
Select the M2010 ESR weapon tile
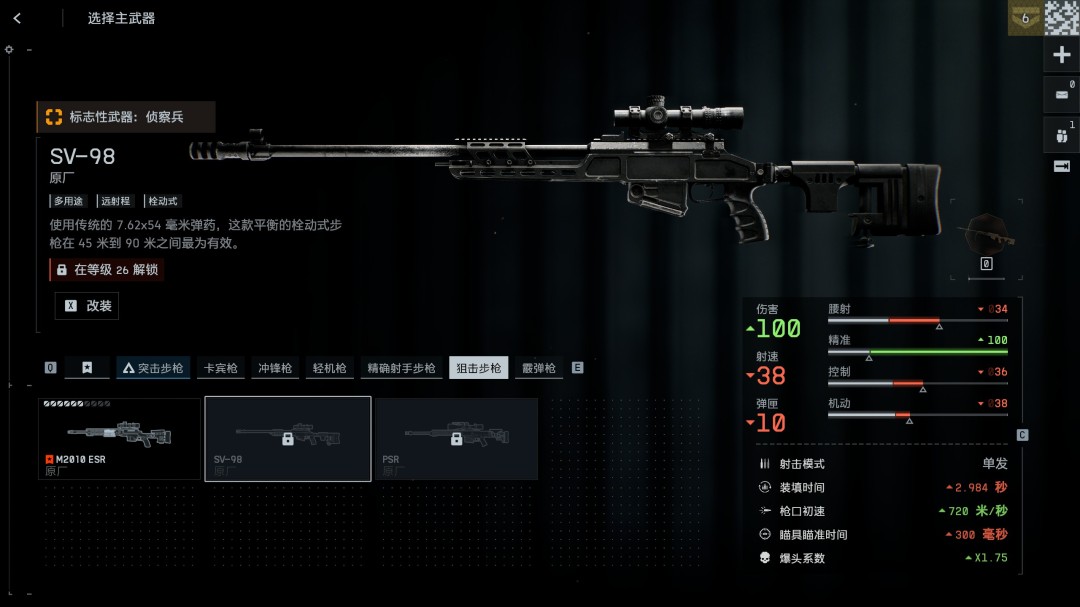(x=119, y=438)
